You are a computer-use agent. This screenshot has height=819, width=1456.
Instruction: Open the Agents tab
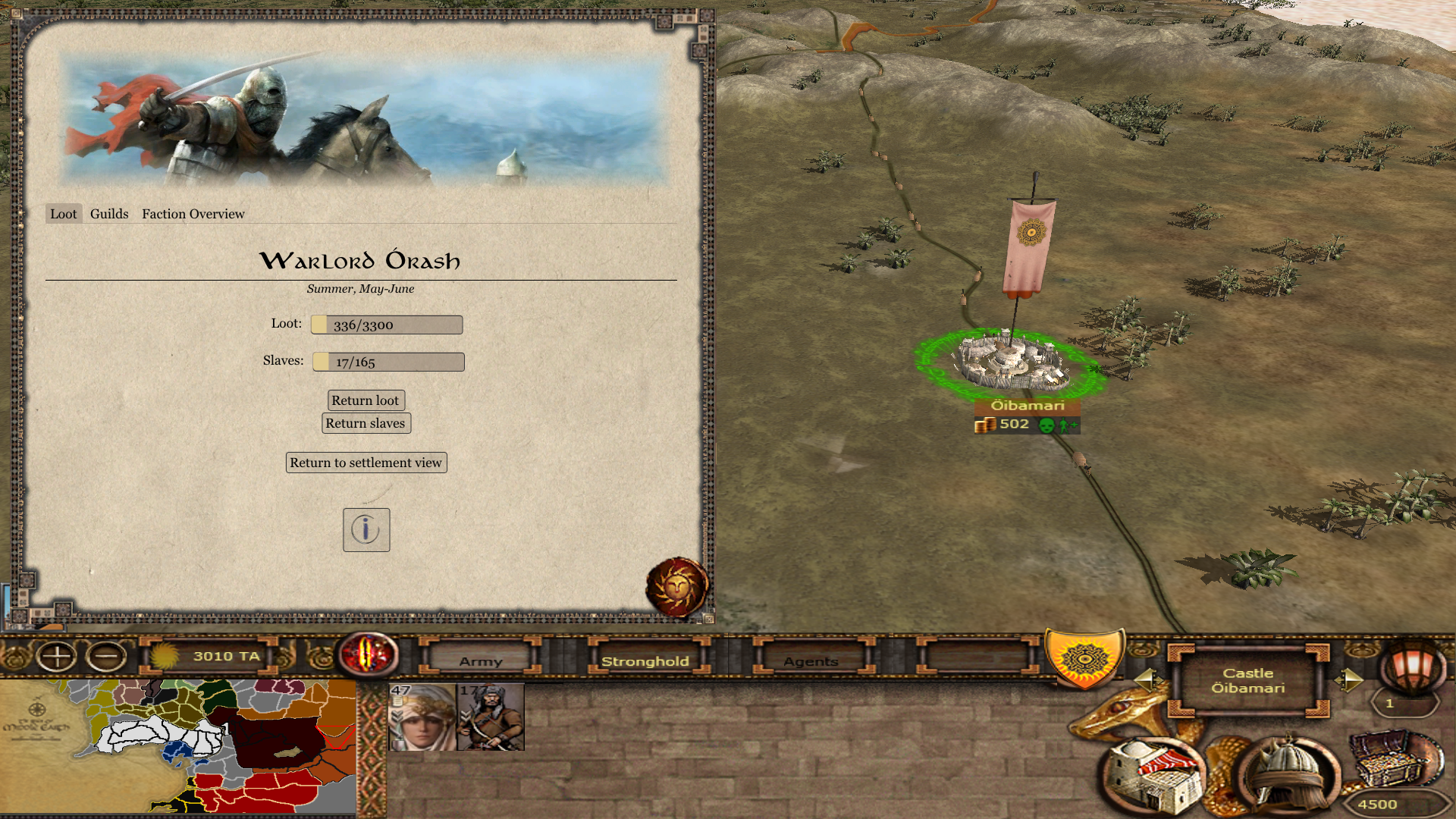click(811, 661)
